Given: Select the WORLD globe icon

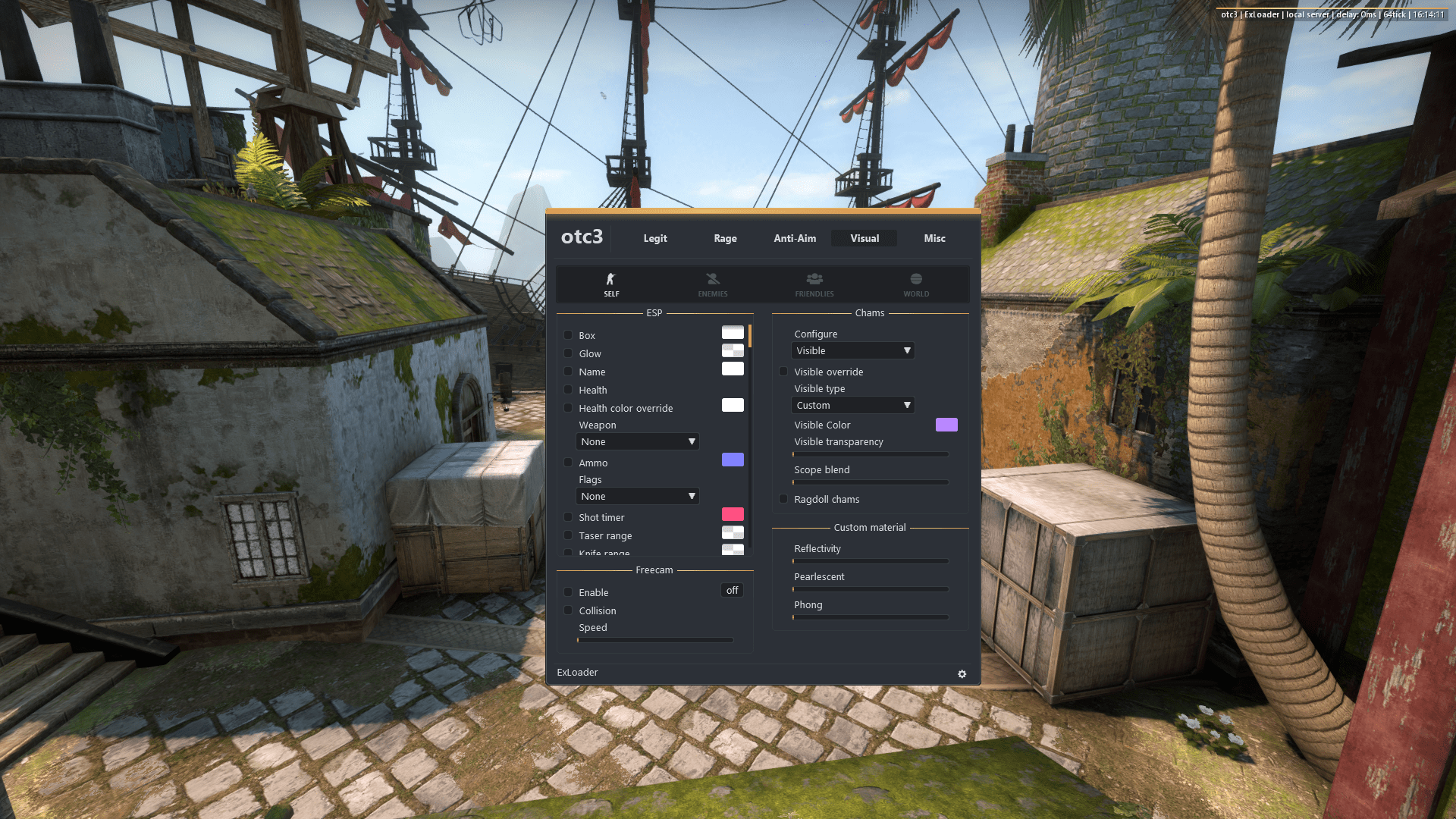Looking at the screenshot, I should (915, 284).
